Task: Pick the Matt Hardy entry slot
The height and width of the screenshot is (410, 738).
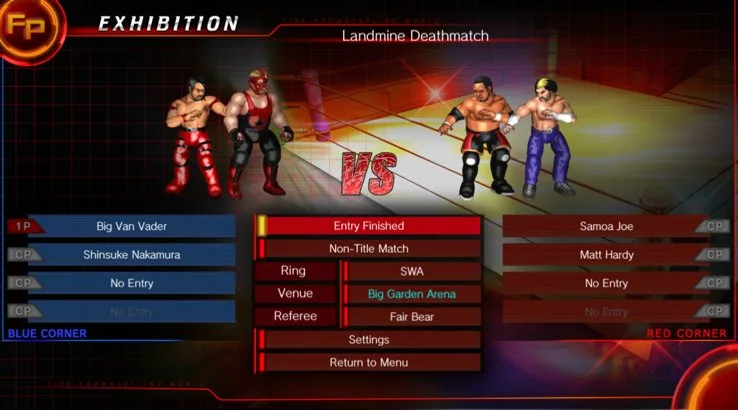Action: coord(606,255)
